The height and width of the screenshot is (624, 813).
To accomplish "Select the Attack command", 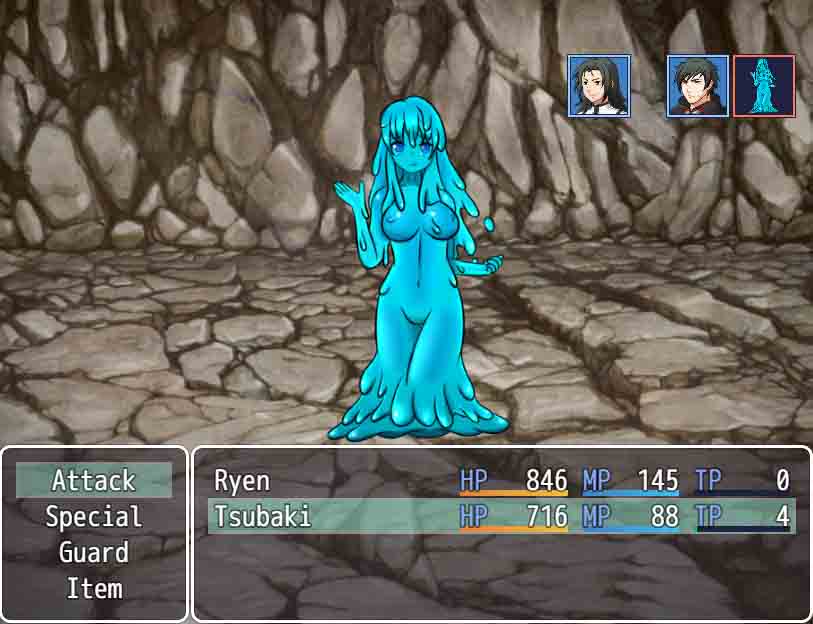I will tap(94, 481).
